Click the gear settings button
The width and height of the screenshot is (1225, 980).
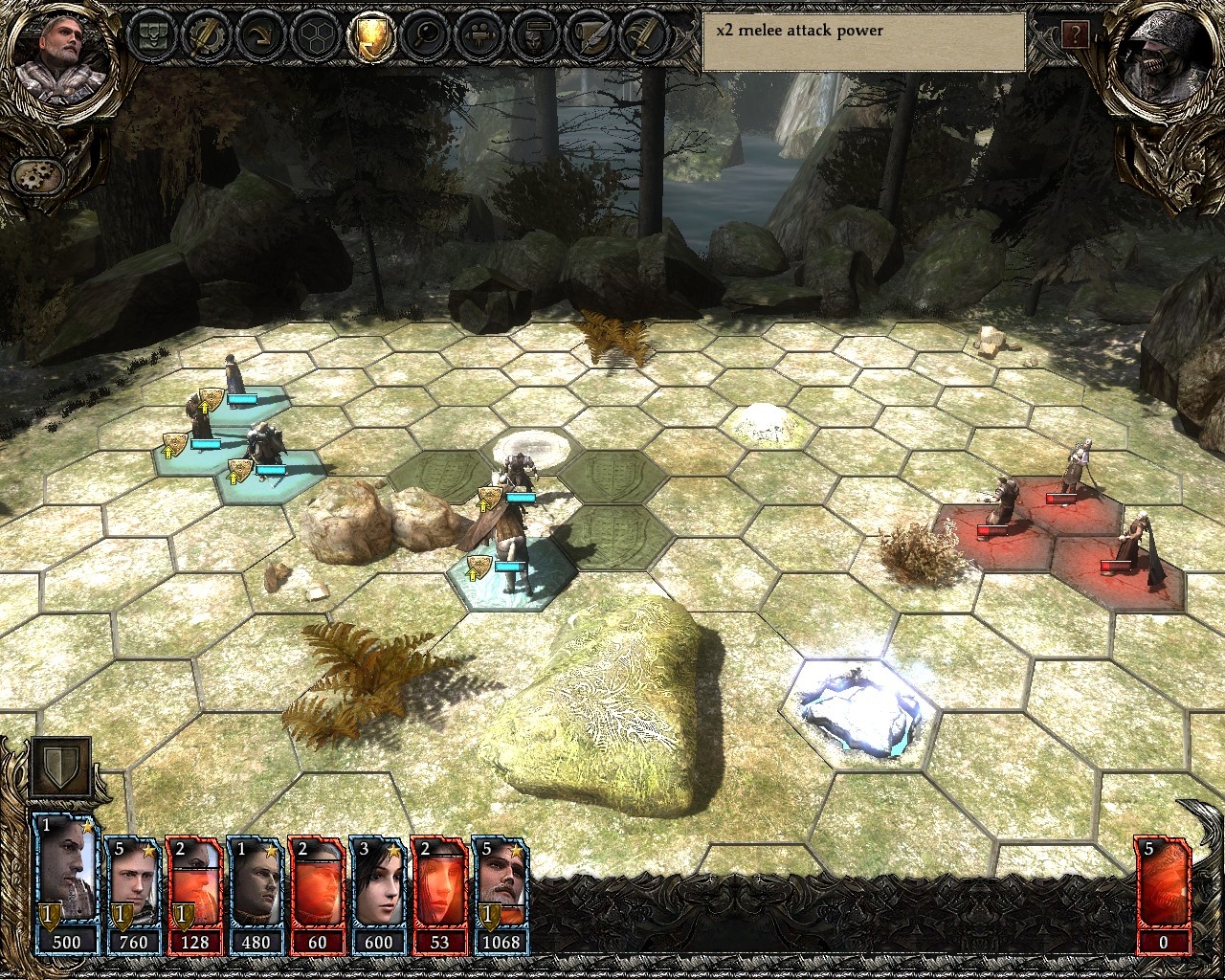click(38, 175)
